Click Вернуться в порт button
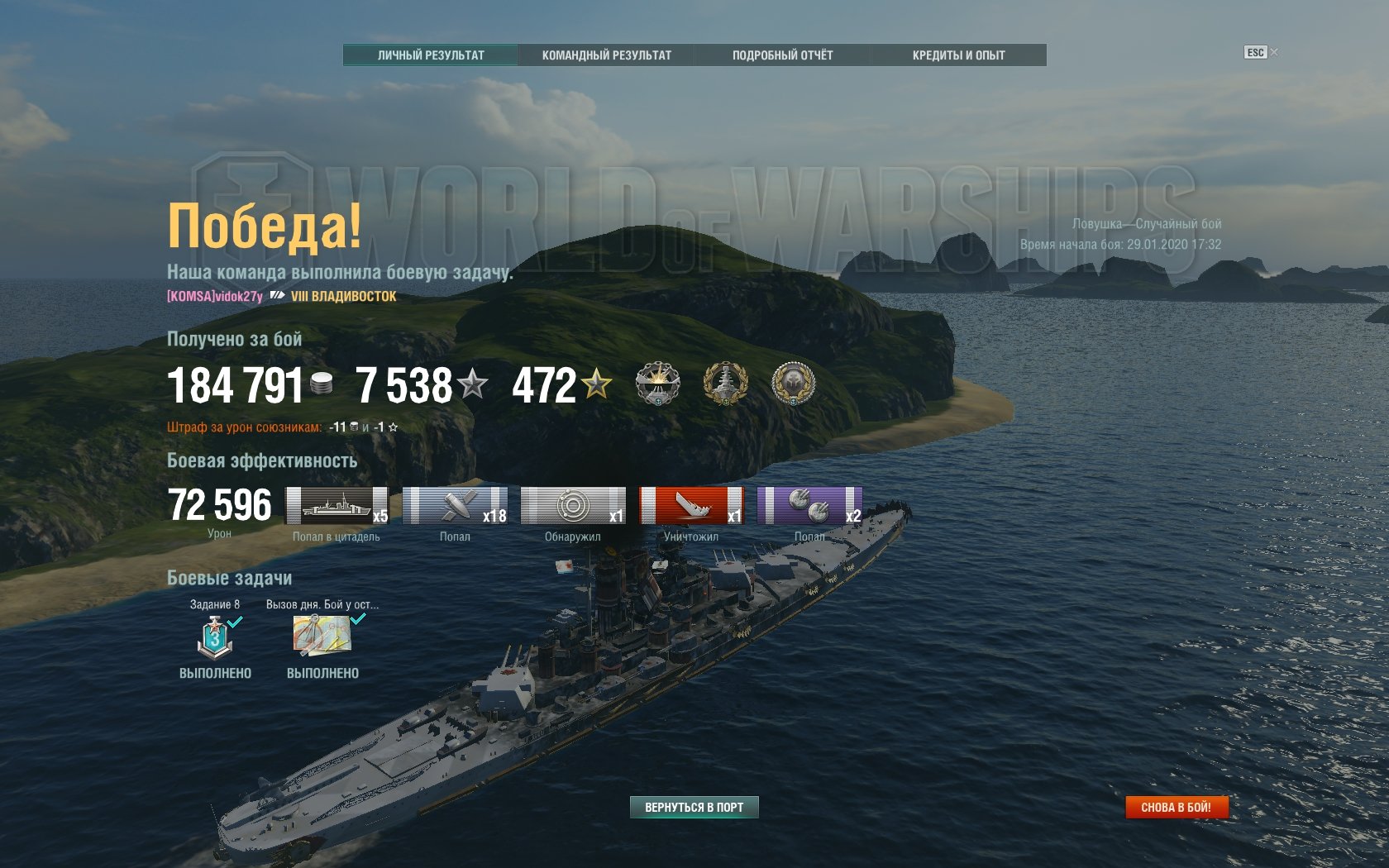Viewport: 1389px width, 868px height. [694, 807]
